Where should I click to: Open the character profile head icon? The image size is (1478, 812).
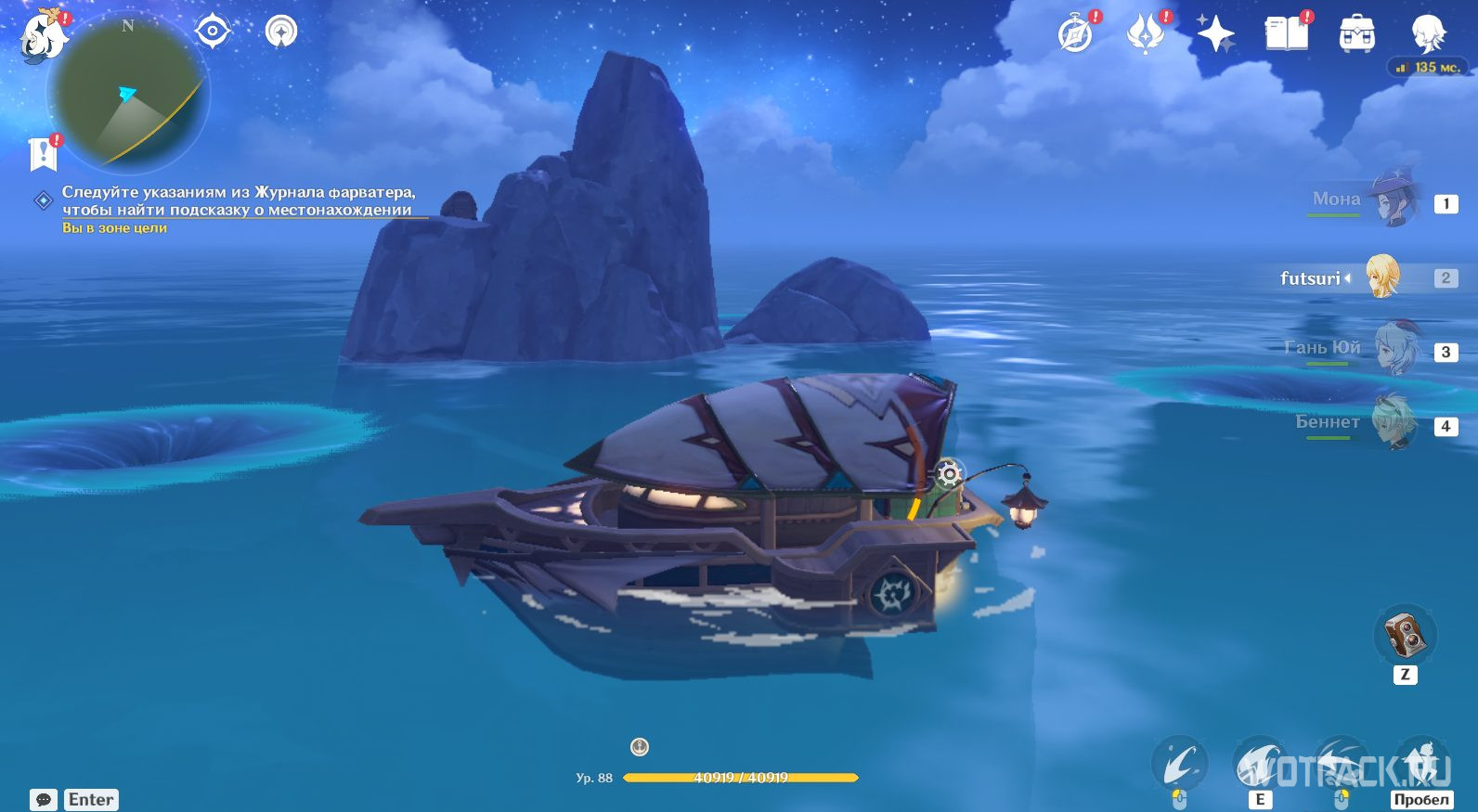(x=1427, y=35)
